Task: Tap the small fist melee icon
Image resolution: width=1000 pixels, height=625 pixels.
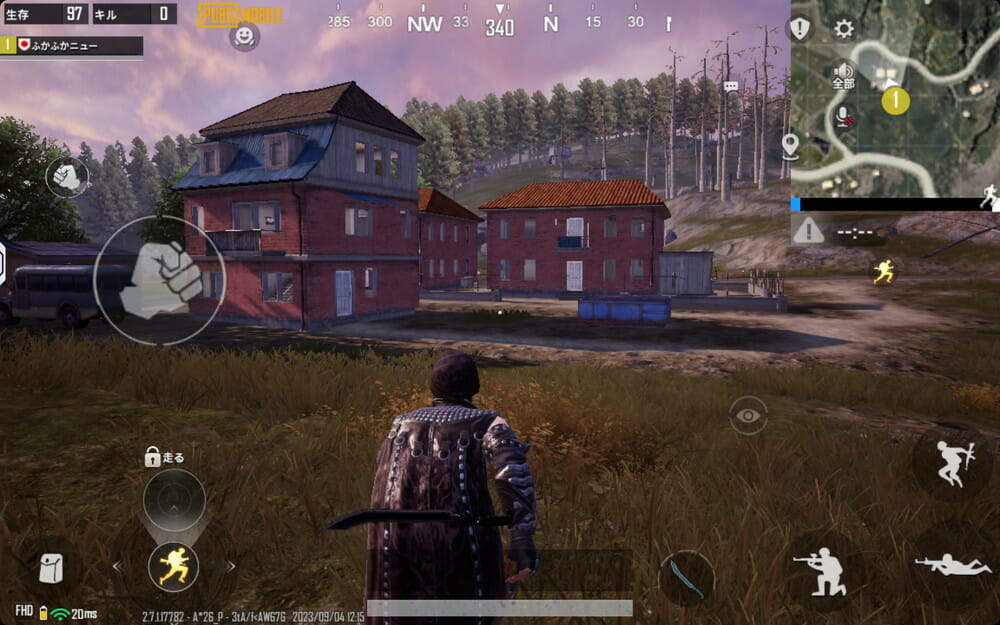Action: tap(67, 178)
